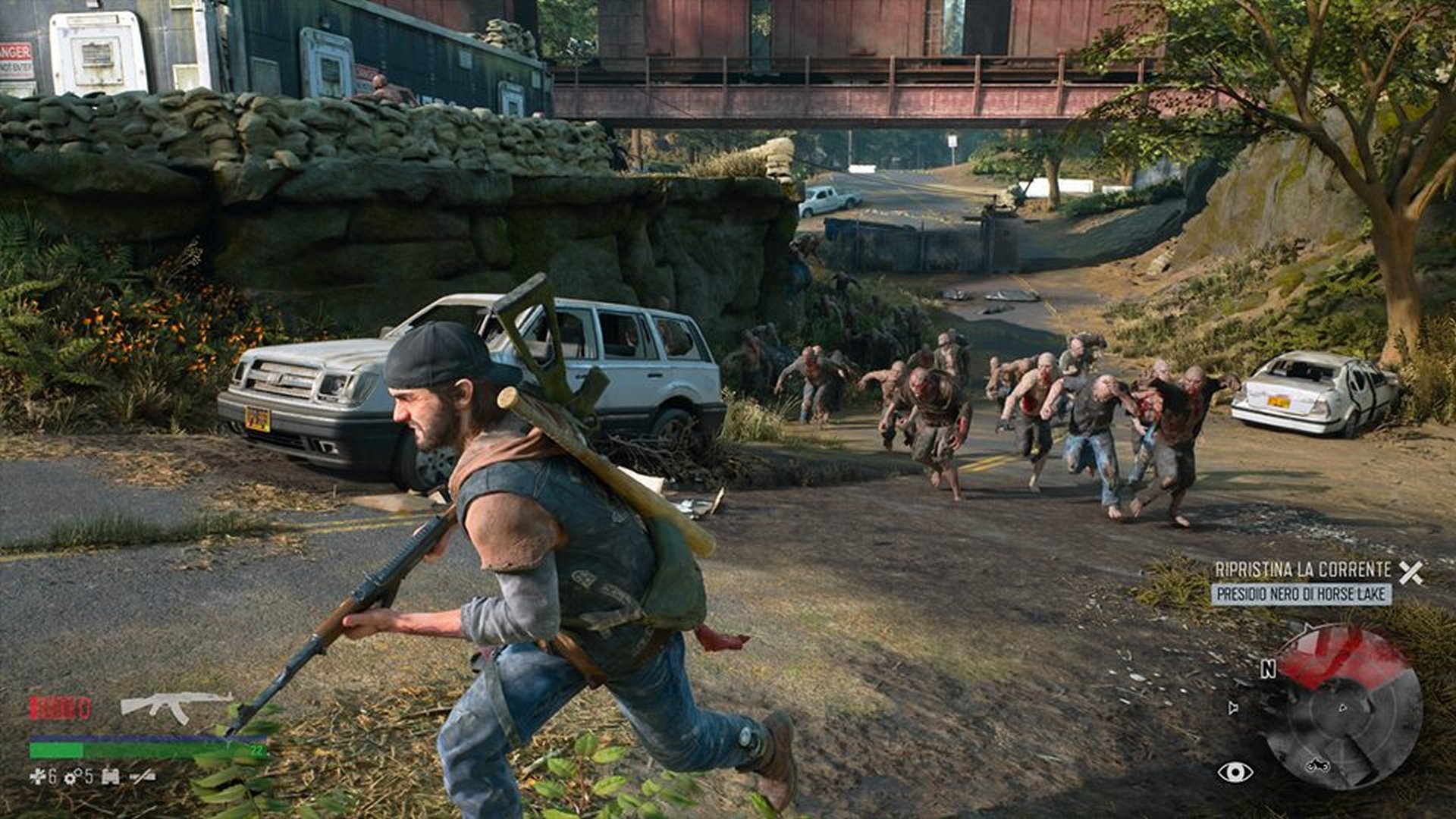Click the red danger zone on the minimap
1456x819 pixels.
(x=1347, y=656)
